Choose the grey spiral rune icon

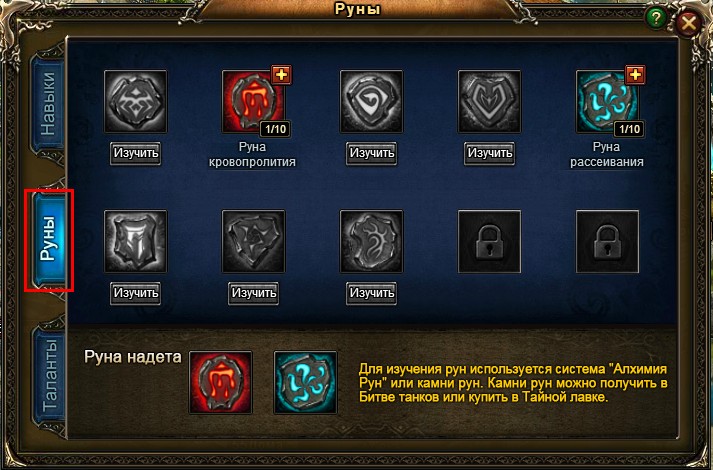coord(371,101)
